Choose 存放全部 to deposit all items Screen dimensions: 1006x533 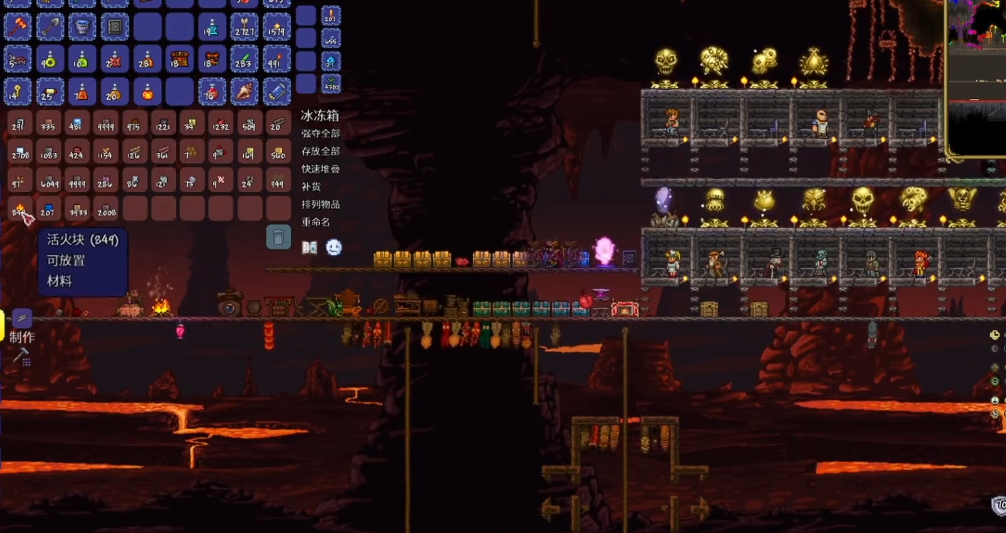(x=321, y=151)
